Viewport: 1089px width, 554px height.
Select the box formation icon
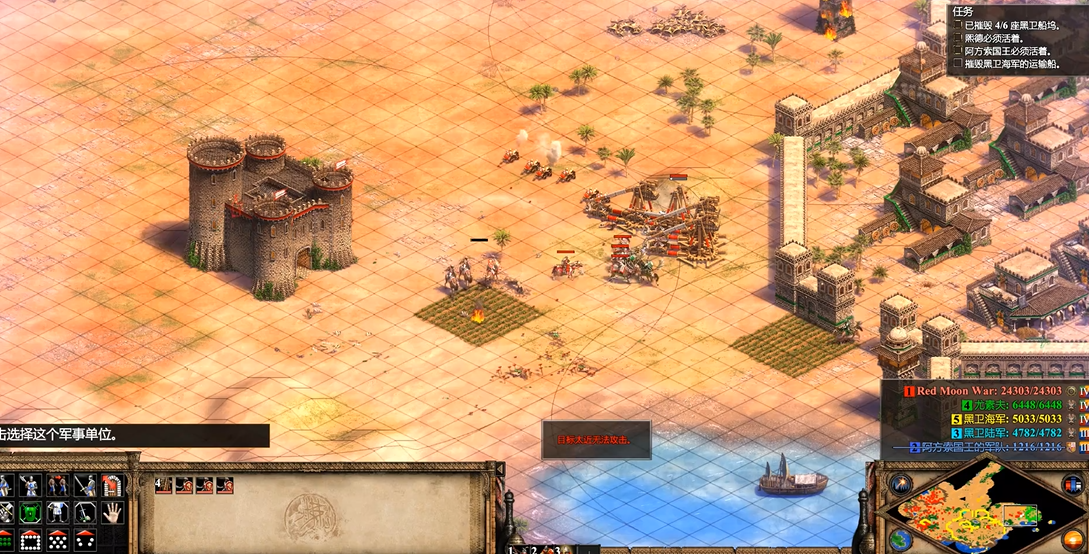[x=30, y=540]
